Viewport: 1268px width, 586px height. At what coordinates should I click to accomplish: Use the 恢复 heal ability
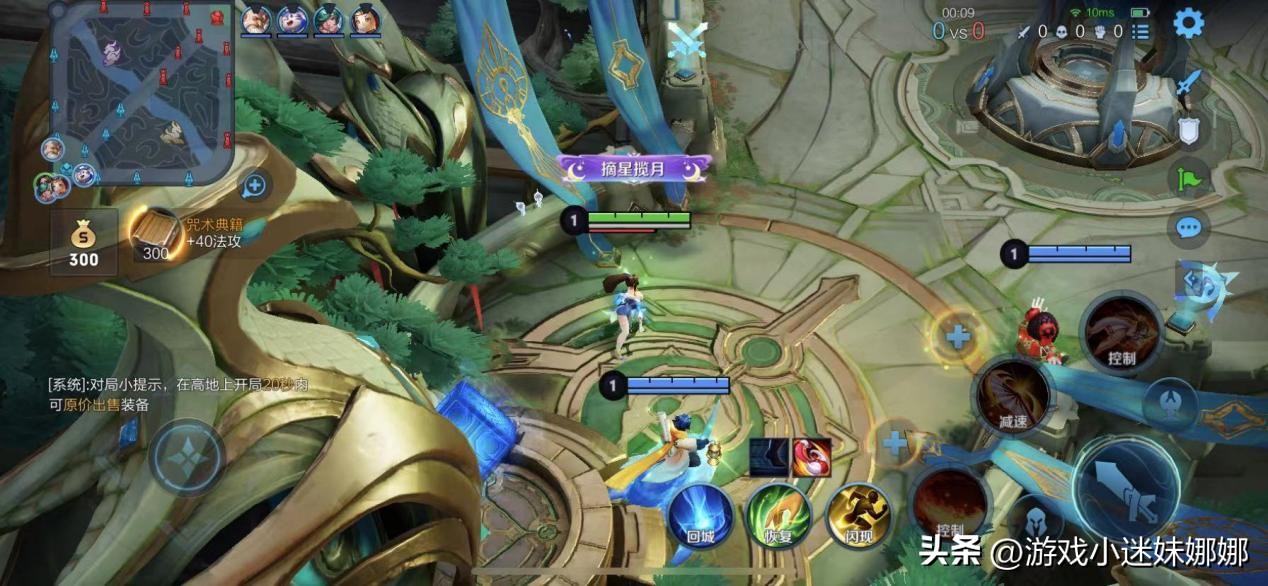click(778, 516)
